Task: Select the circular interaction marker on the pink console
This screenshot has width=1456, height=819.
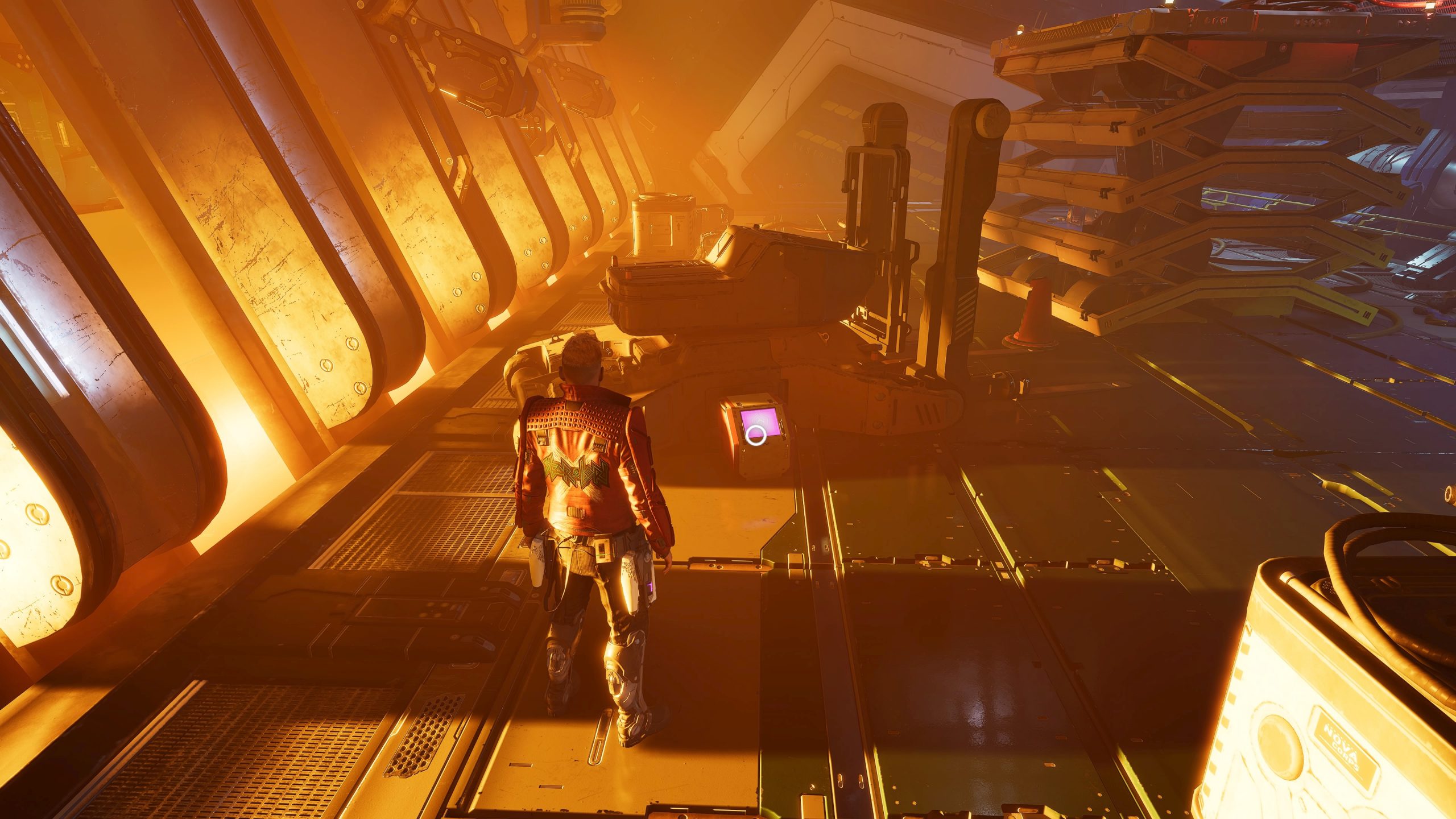Action: (756, 435)
